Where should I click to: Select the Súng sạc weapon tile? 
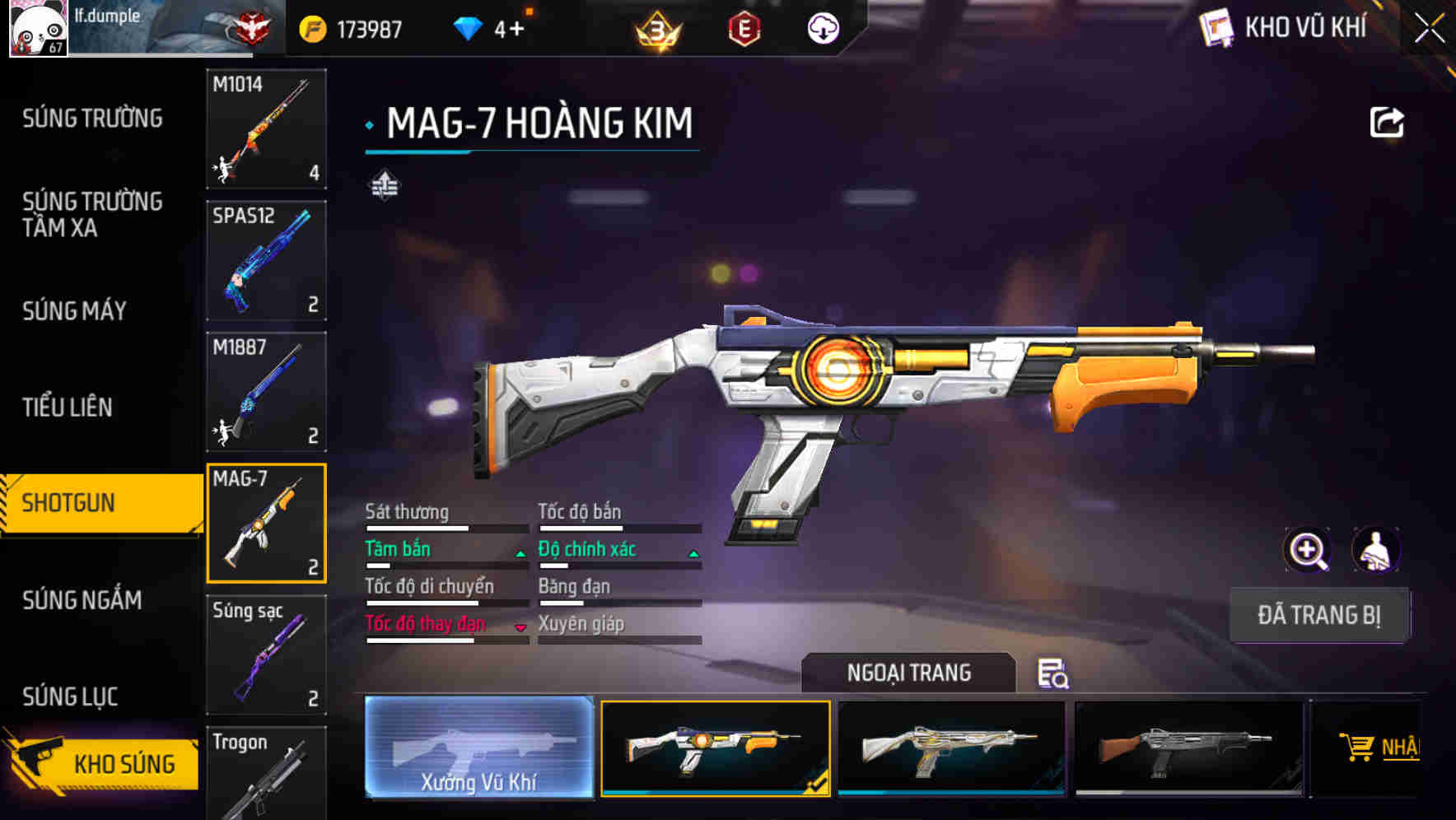tap(266, 655)
